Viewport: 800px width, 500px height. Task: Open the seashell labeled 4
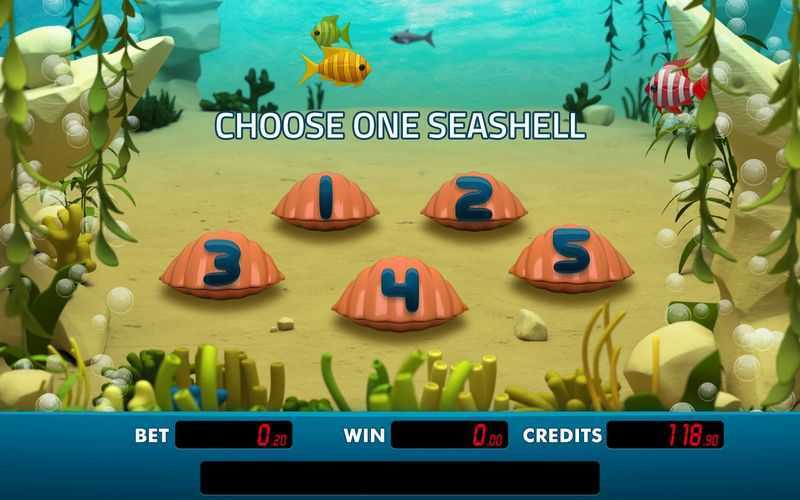click(x=399, y=291)
